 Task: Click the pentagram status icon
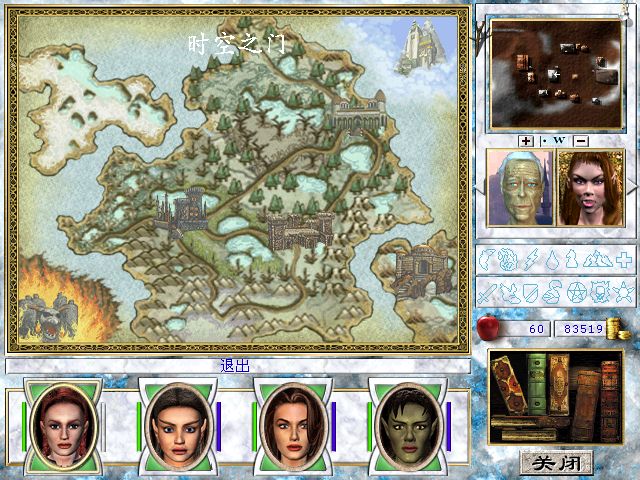click(576, 292)
